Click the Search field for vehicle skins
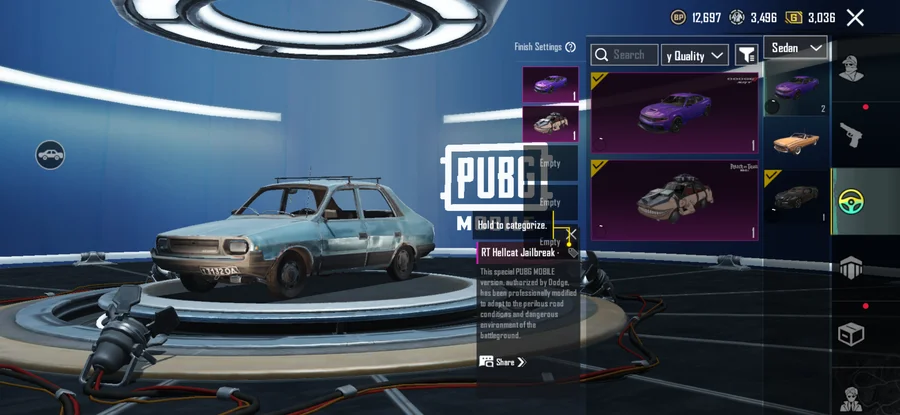Viewport: 900px width, 415px height. 625,55
